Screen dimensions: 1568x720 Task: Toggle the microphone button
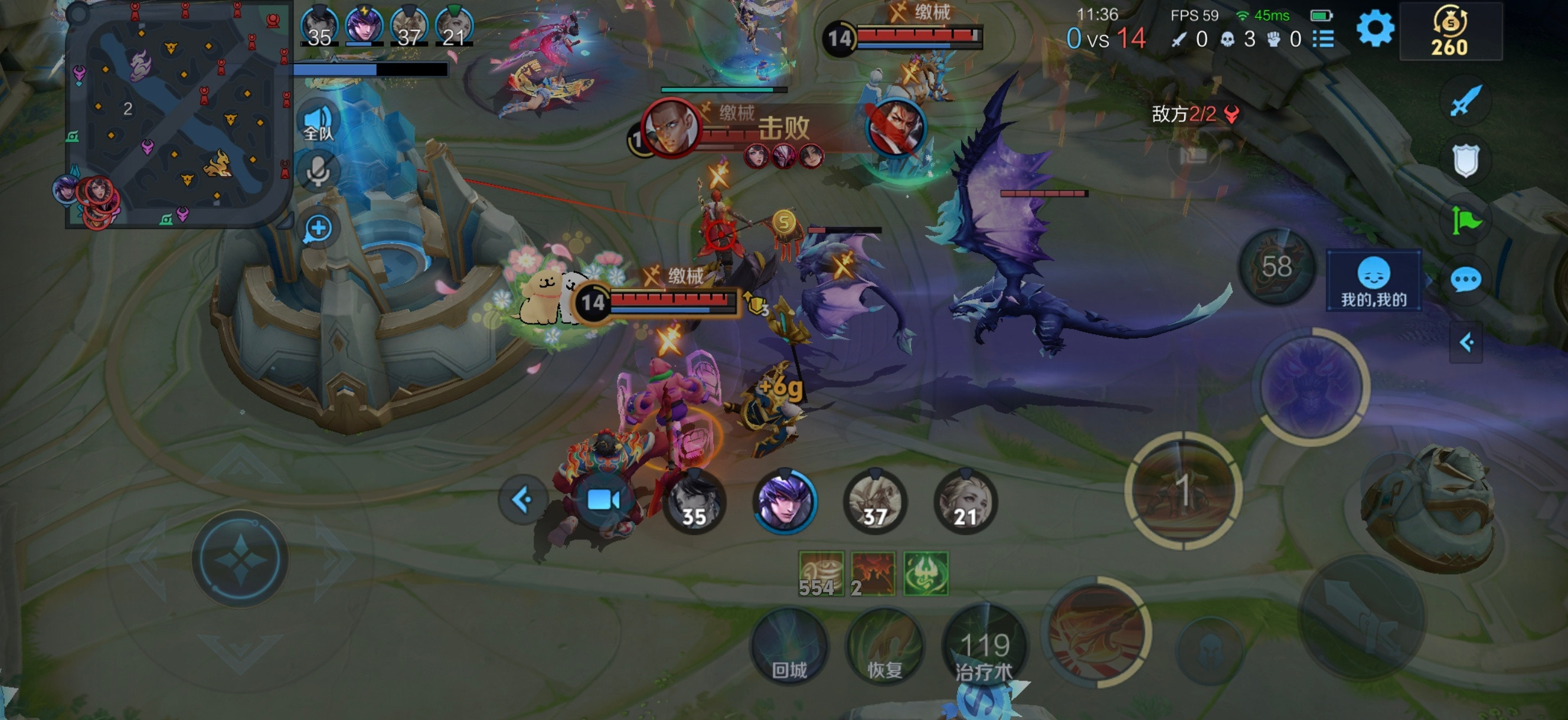click(x=318, y=171)
